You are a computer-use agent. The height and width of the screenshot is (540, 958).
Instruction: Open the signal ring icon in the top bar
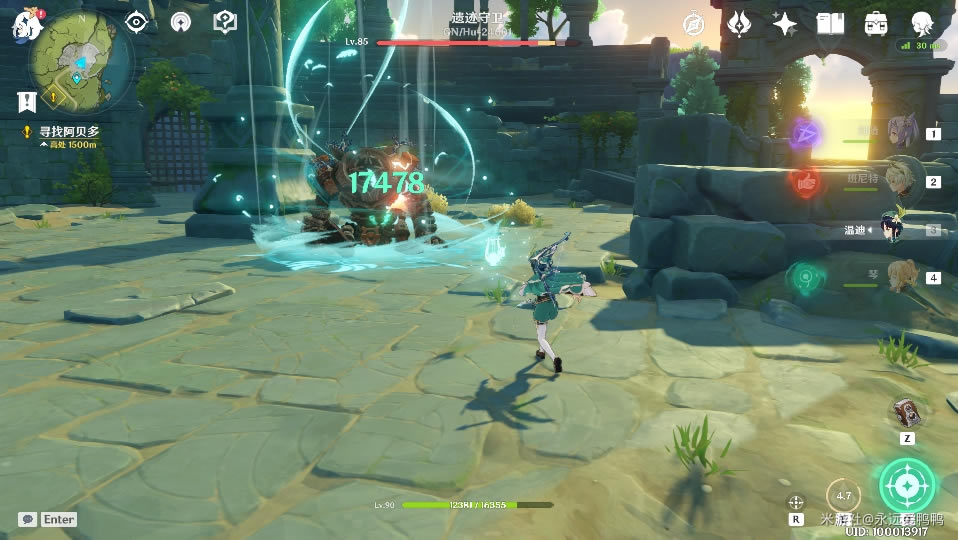click(x=180, y=22)
